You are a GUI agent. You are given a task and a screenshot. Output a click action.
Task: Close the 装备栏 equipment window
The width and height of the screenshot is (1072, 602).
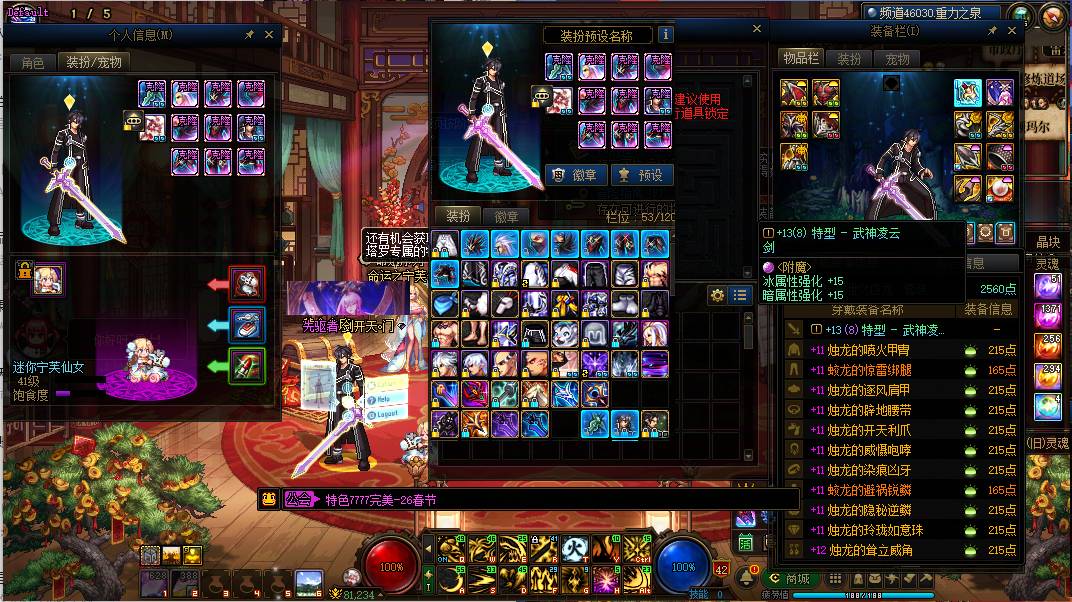click(x=1012, y=31)
